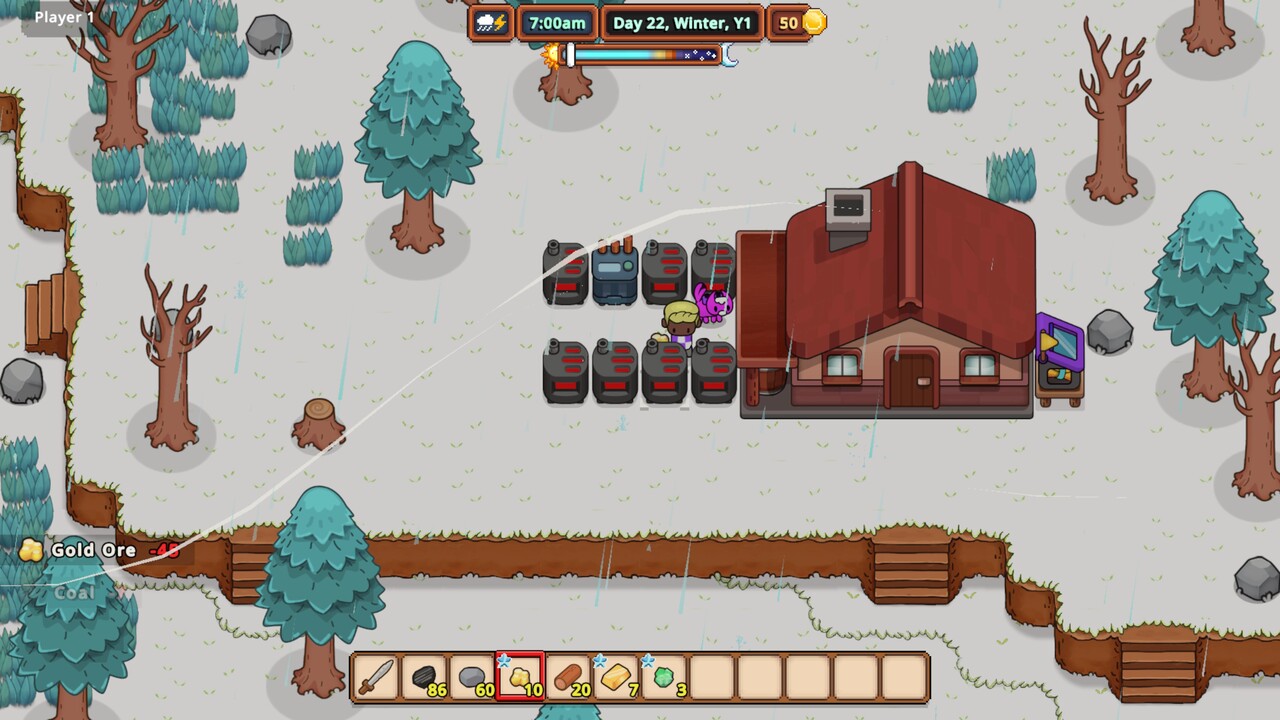The image size is (1280, 720).
Task: Open the 7:00am clock display
Action: click(x=557, y=22)
